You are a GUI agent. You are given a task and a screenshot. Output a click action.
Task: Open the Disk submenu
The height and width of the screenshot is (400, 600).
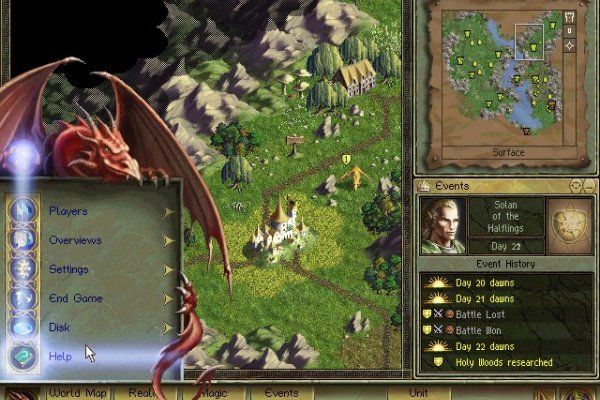(60, 327)
